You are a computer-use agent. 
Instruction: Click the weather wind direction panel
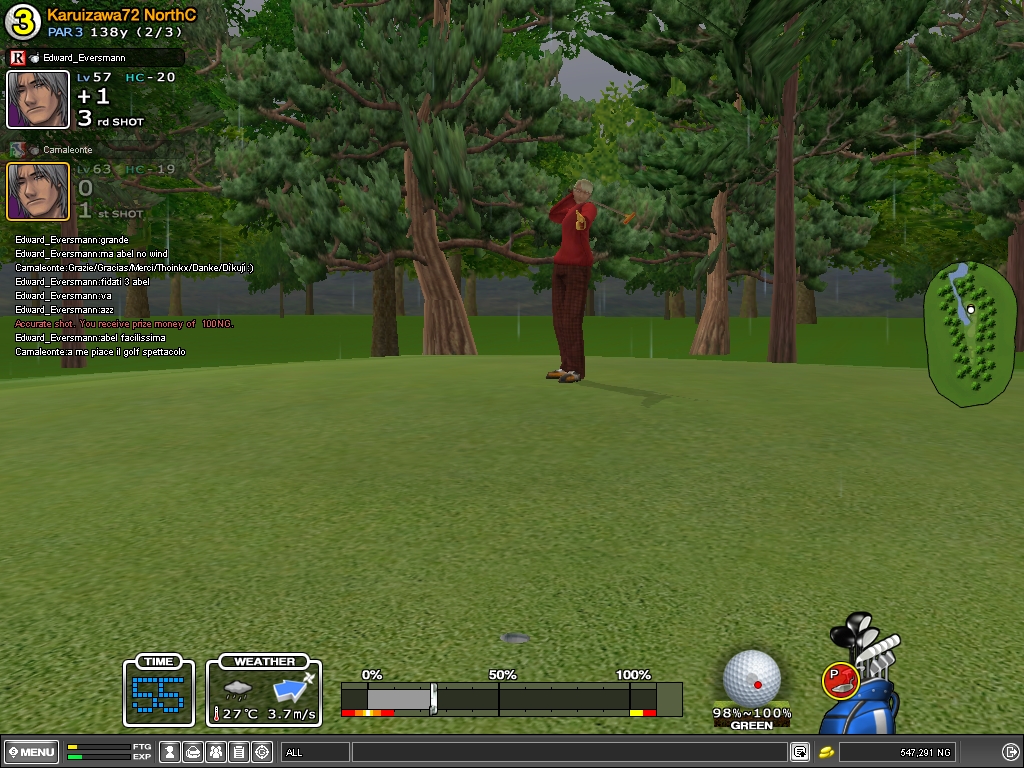tap(264, 692)
